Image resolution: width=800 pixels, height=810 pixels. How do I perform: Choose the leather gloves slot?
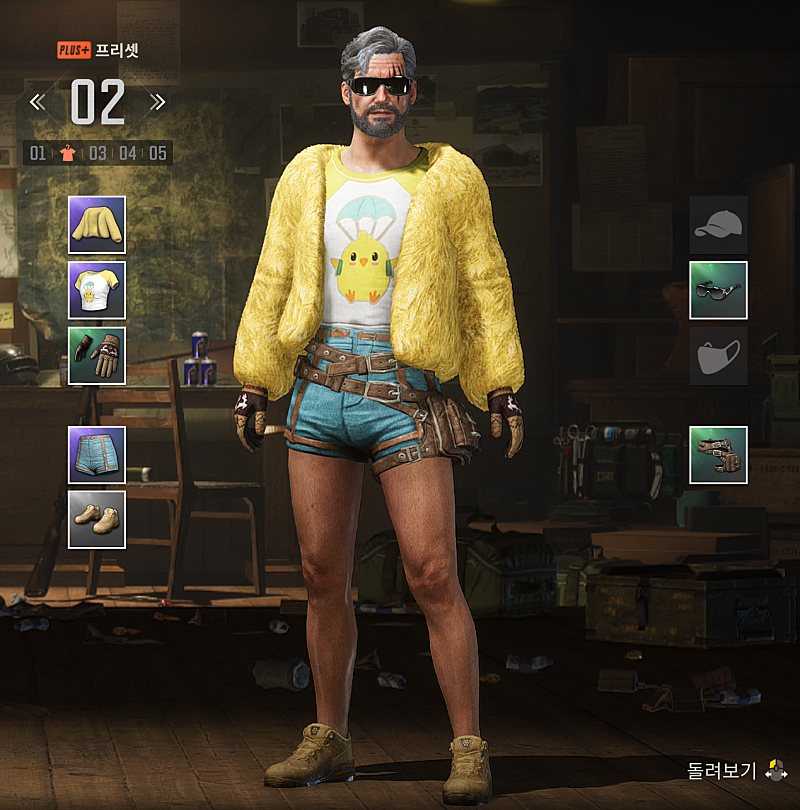coord(97,356)
